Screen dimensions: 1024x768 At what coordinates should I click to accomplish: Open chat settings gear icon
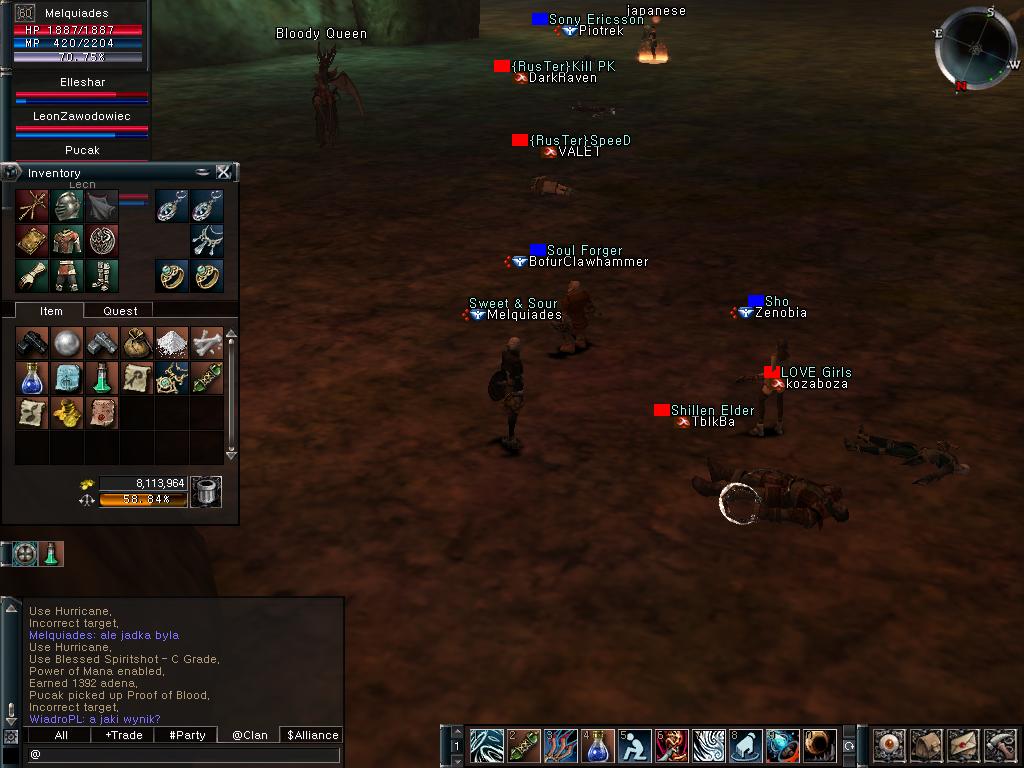11,736
